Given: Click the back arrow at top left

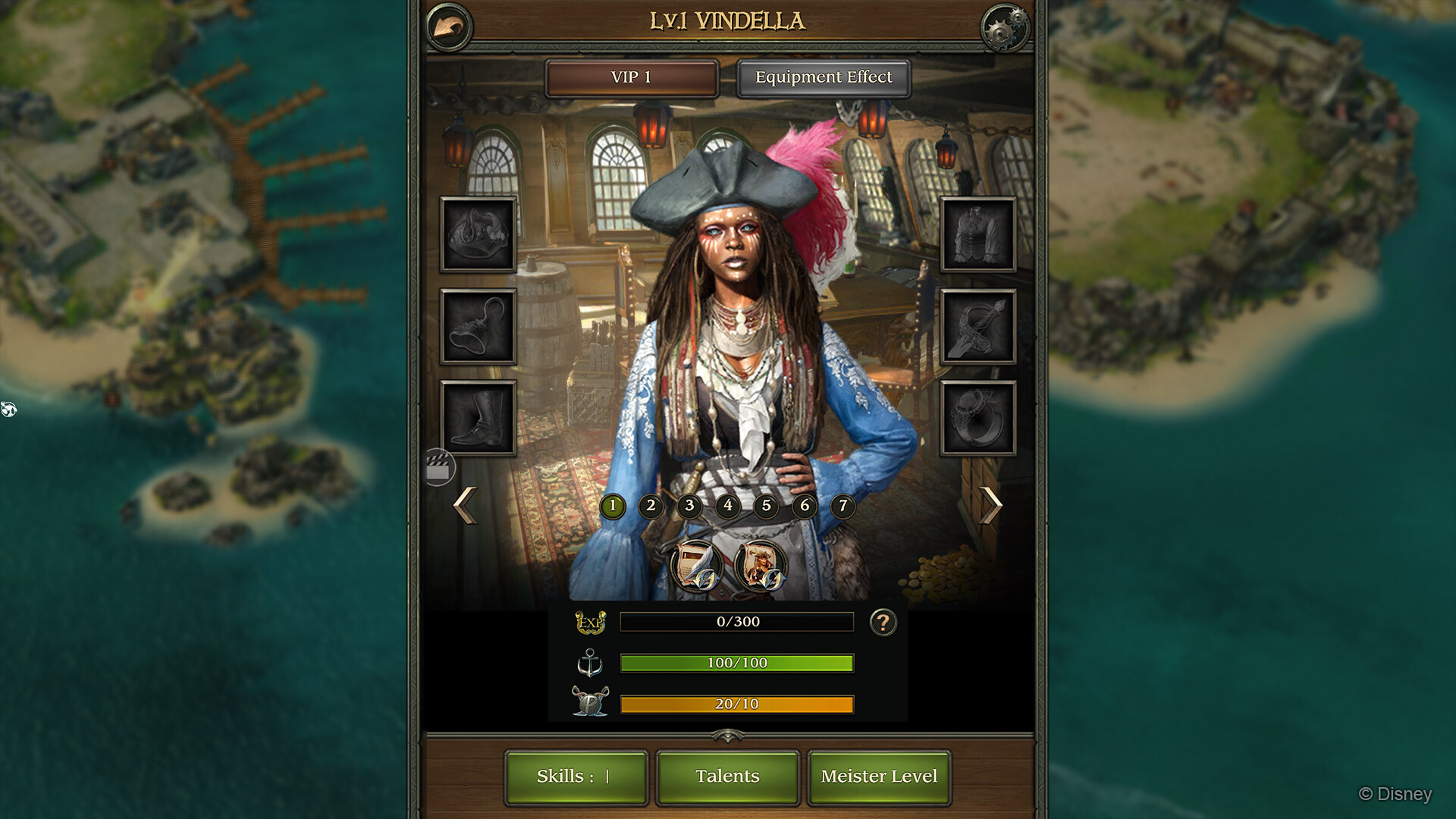Looking at the screenshot, I should click(449, 24).
